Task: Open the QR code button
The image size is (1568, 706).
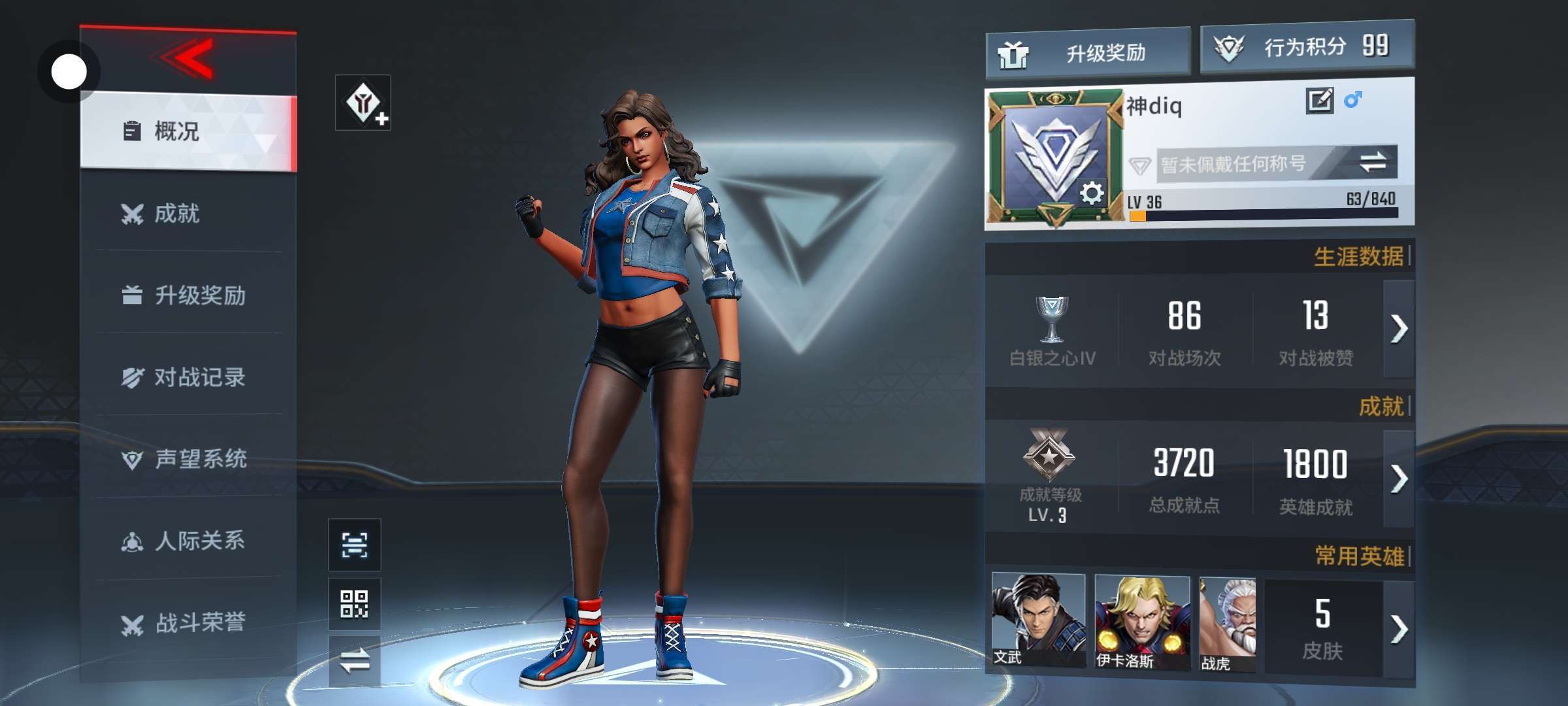Action: point(354,603)
